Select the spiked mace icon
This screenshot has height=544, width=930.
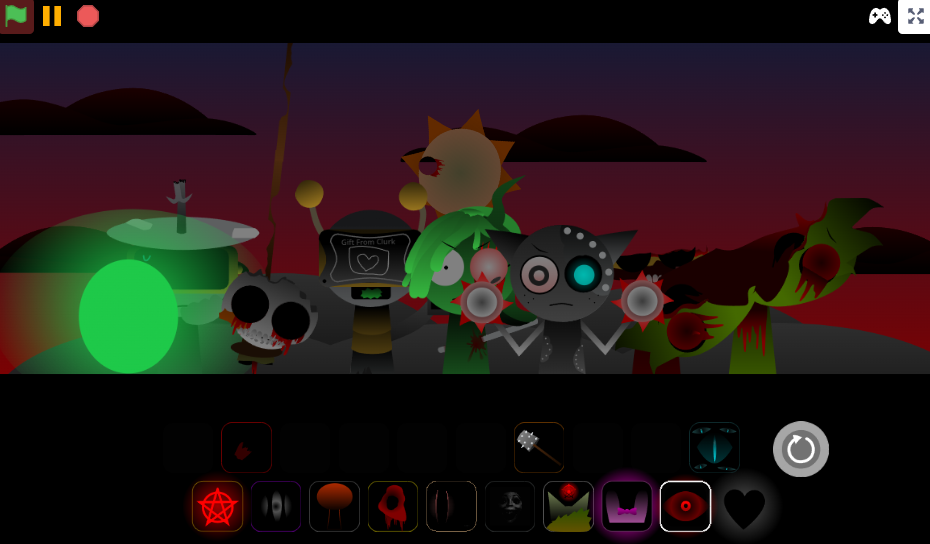539,447
